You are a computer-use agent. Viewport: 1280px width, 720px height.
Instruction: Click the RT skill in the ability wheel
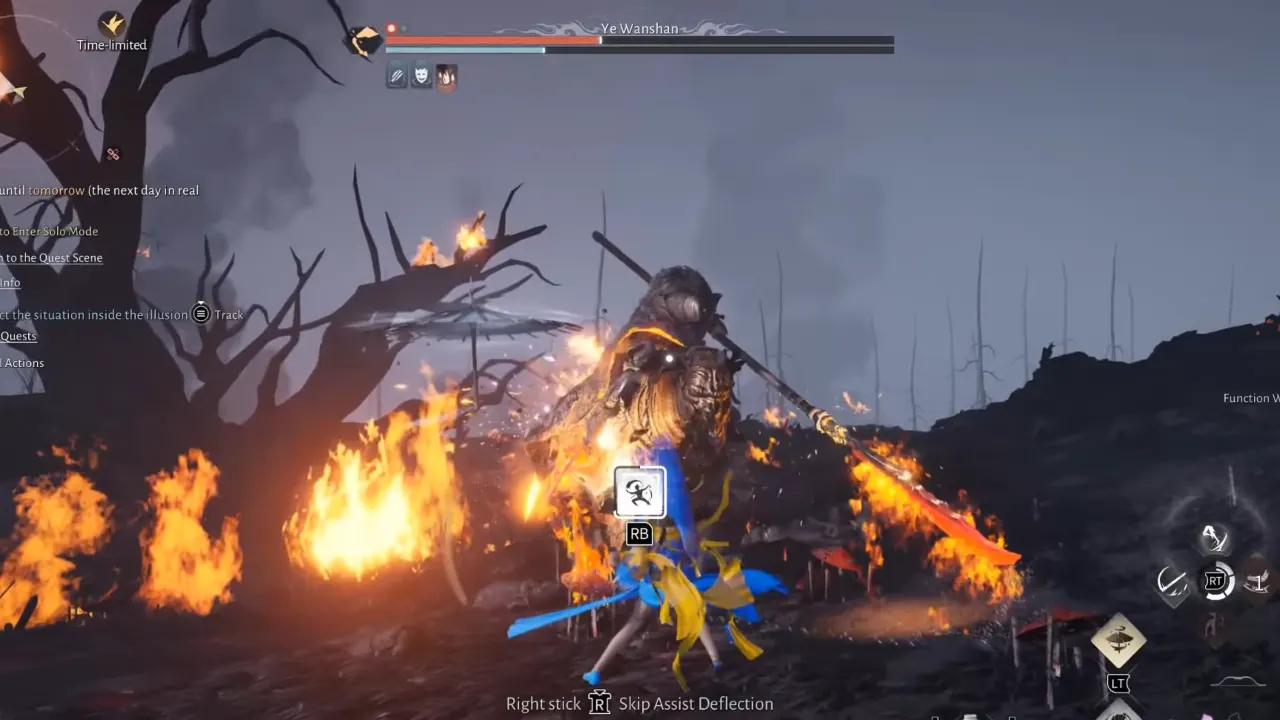(x=1215, y=580)
